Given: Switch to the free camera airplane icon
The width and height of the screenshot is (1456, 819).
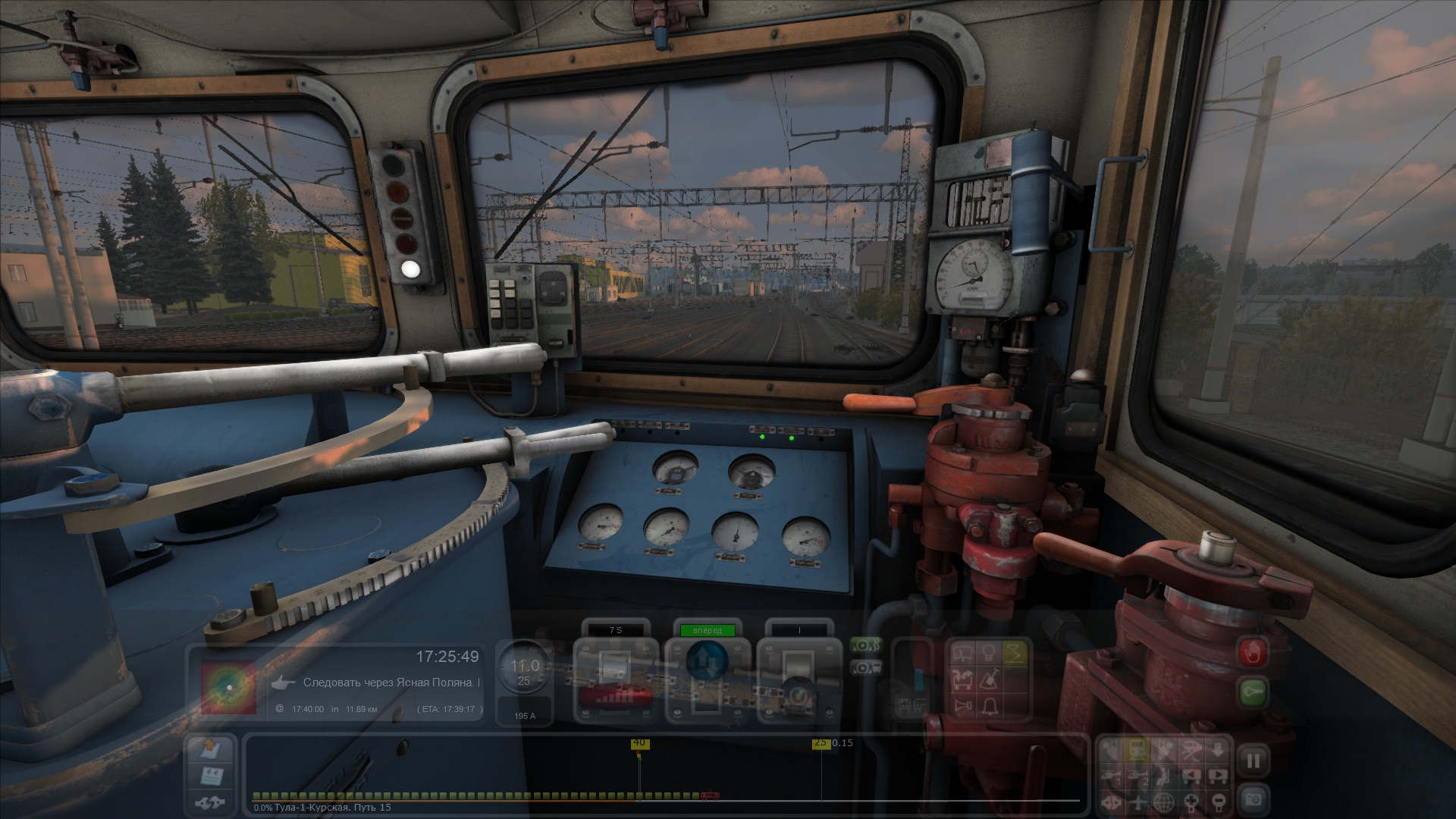Looking at the screenshot, I should [x=1137, y=801].
